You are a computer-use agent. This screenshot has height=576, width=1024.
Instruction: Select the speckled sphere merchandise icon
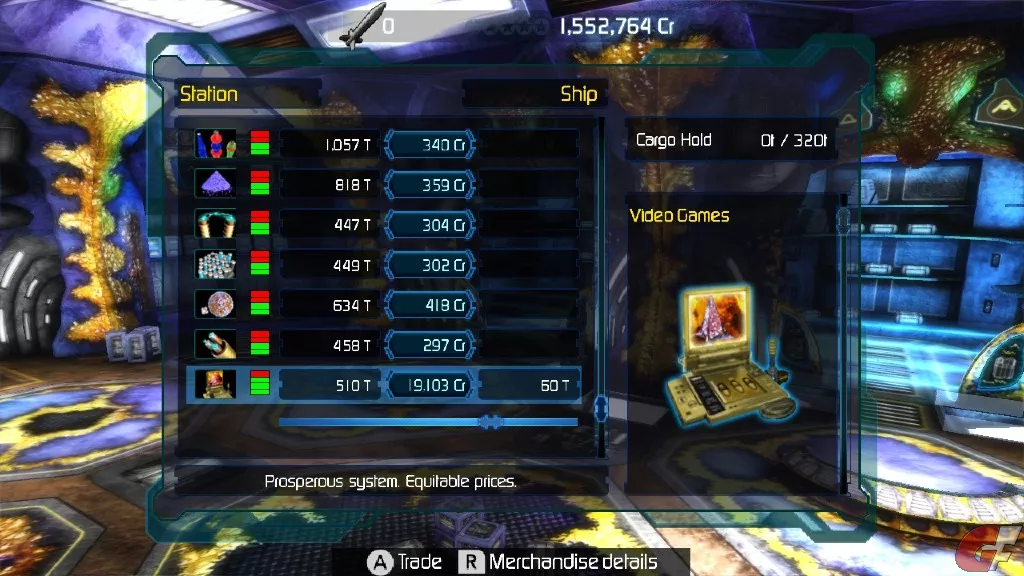[x=215, y=305]
